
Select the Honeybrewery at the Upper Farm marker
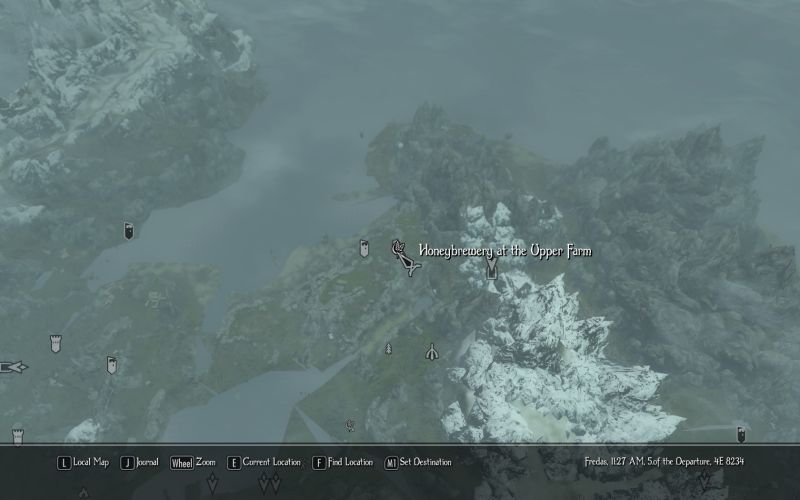coord(403,256)
